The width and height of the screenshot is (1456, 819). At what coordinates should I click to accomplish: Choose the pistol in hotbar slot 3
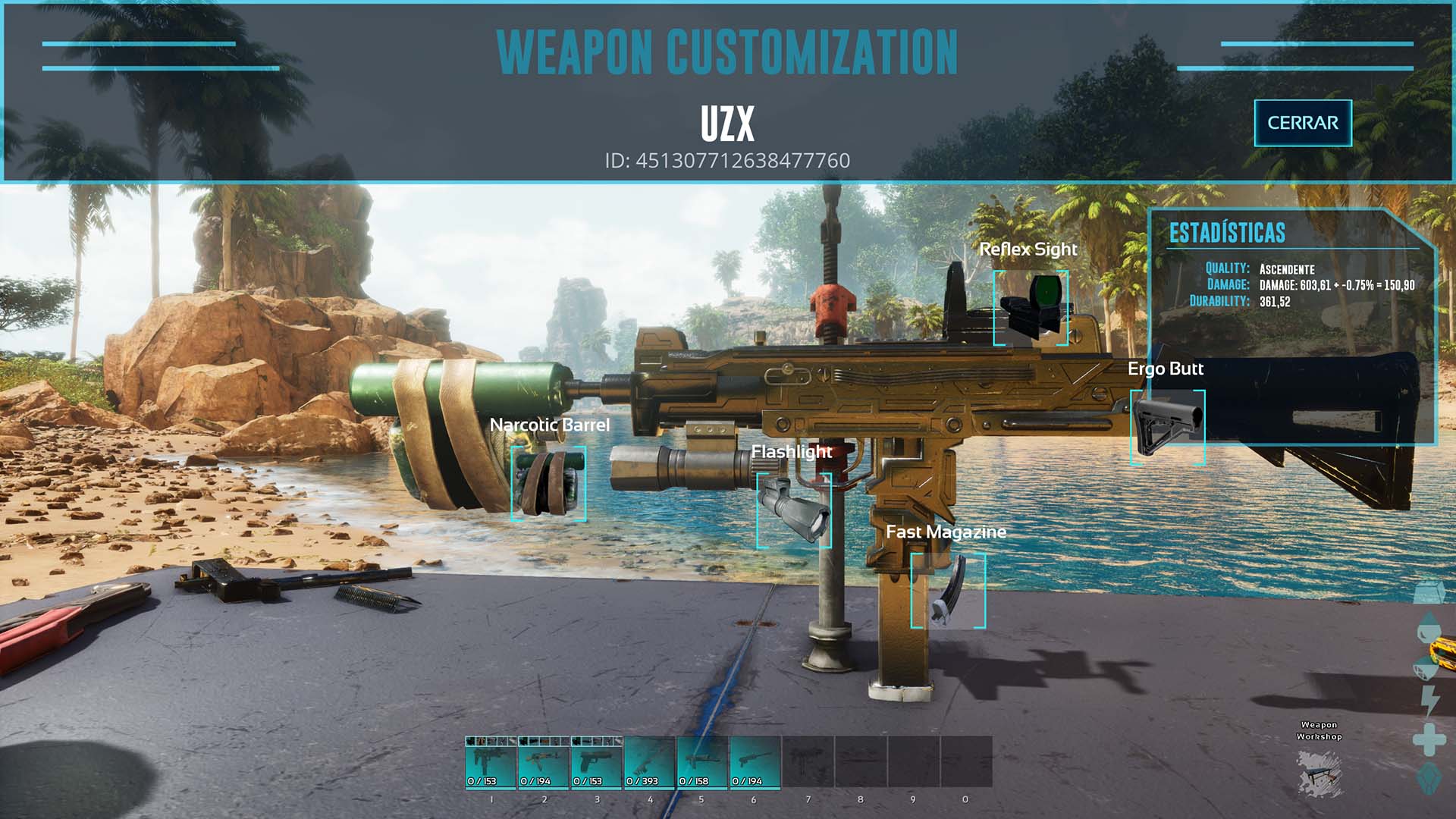point(597,763)
